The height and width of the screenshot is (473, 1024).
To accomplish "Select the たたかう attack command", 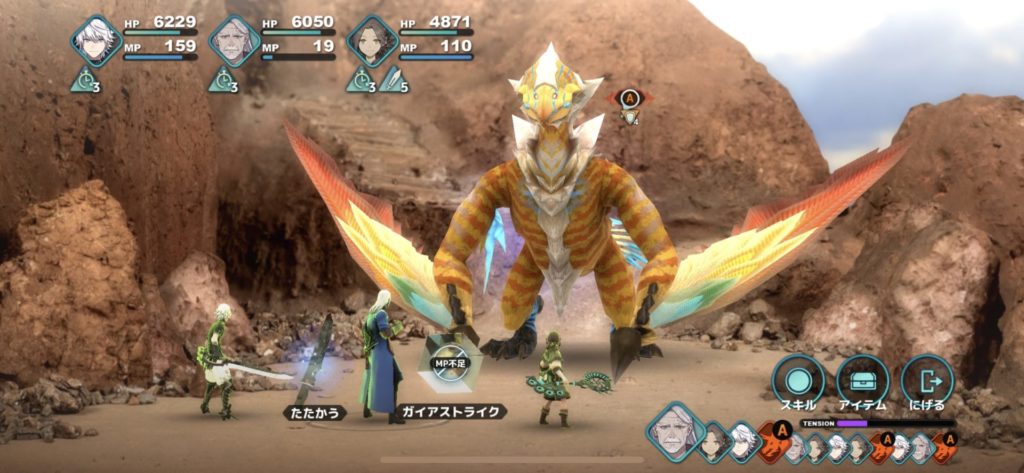I will coord(314,412).
